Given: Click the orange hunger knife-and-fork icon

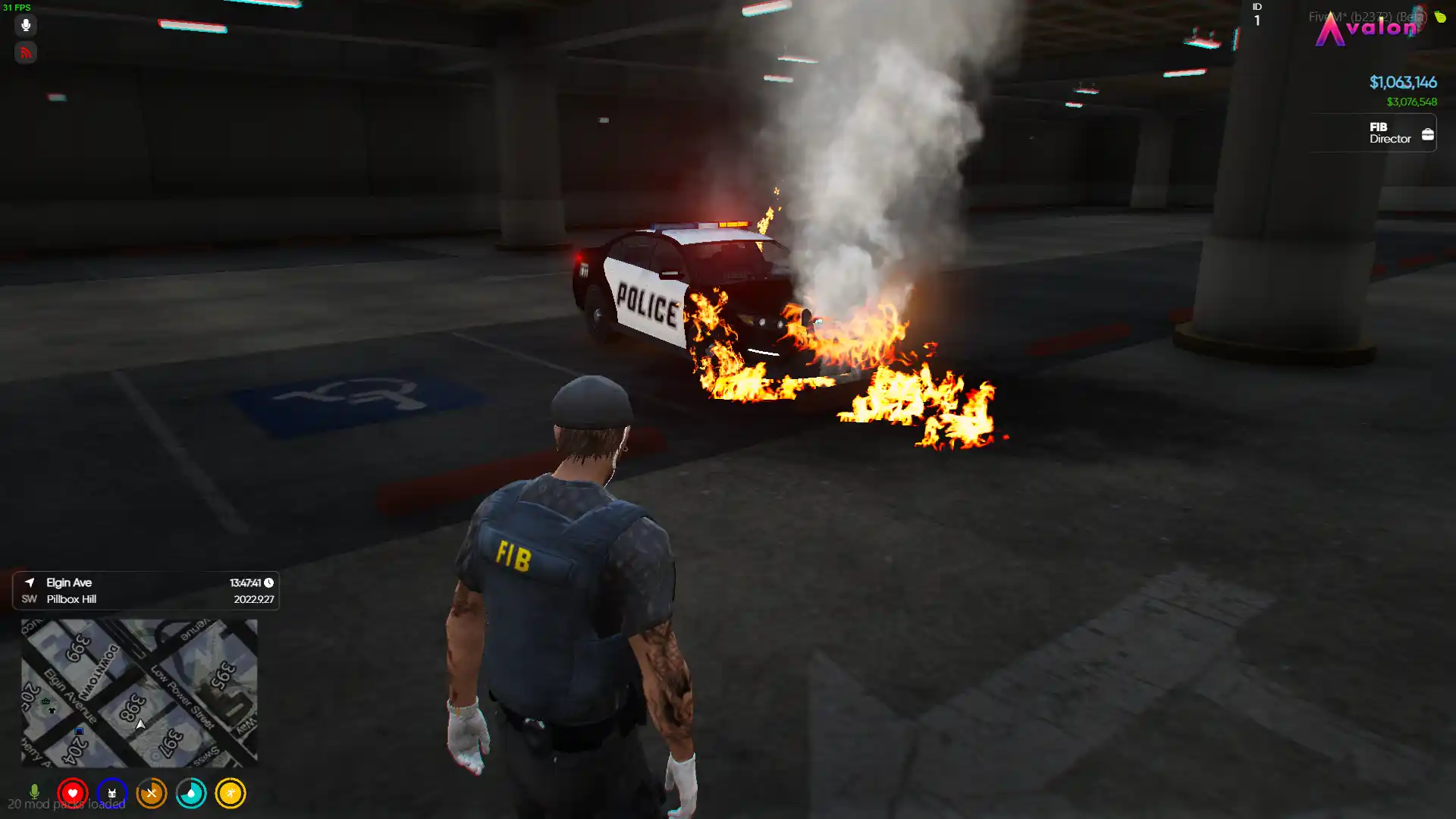Looking at the screenshot, I should point(152,792).
